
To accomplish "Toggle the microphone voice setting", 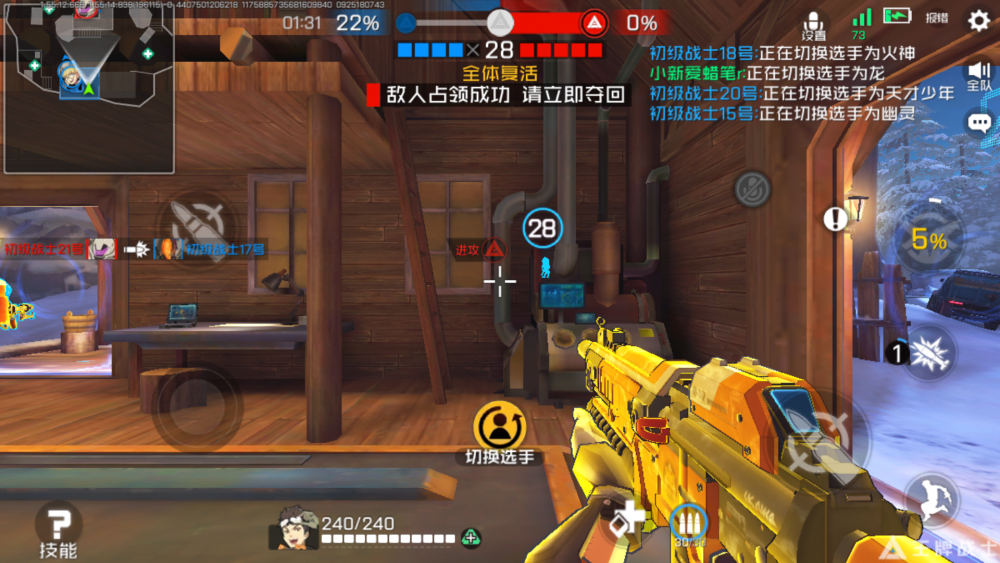I will 814,24.
